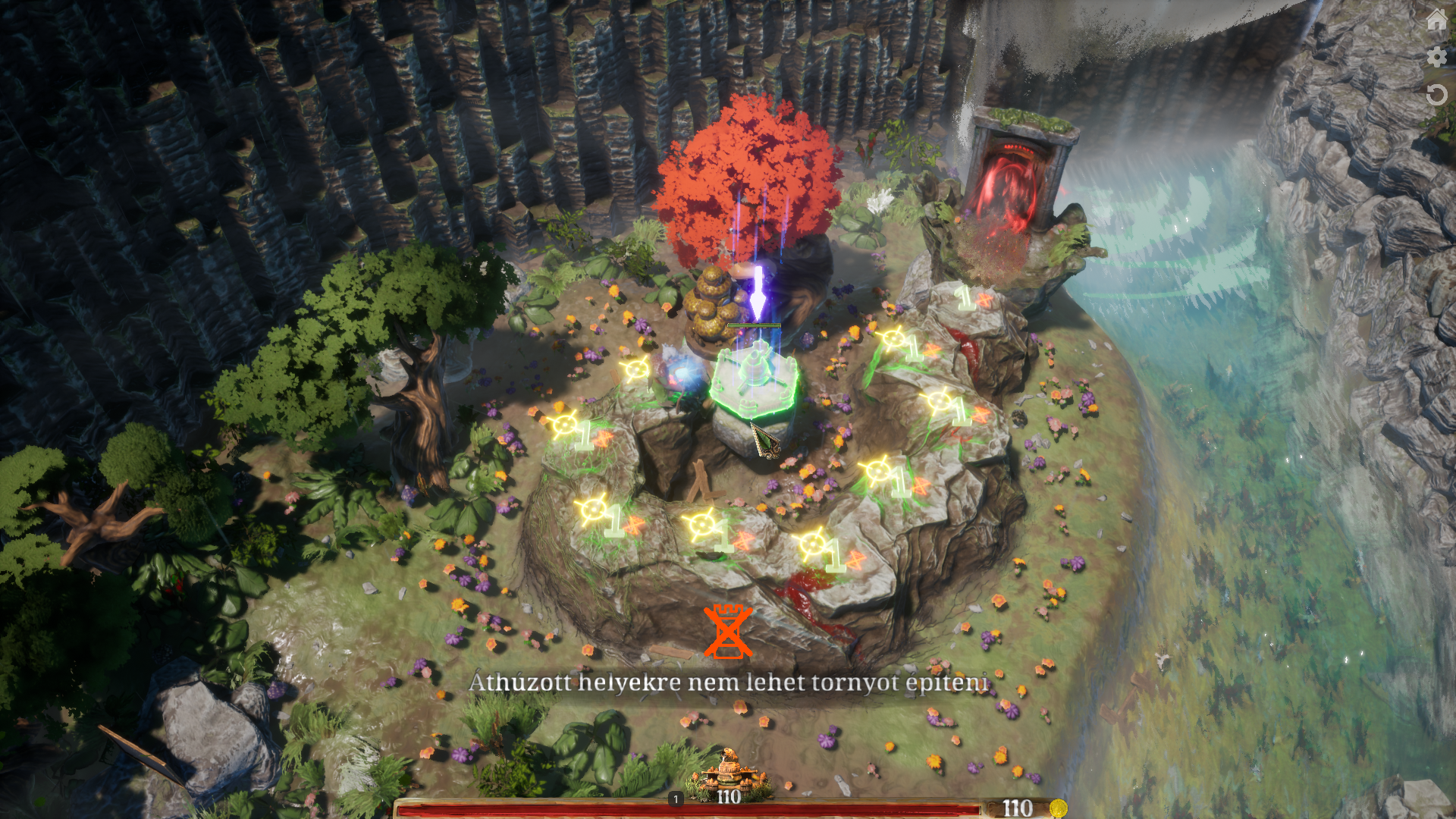Restart the level with the circular arrow

[1436, 95]
